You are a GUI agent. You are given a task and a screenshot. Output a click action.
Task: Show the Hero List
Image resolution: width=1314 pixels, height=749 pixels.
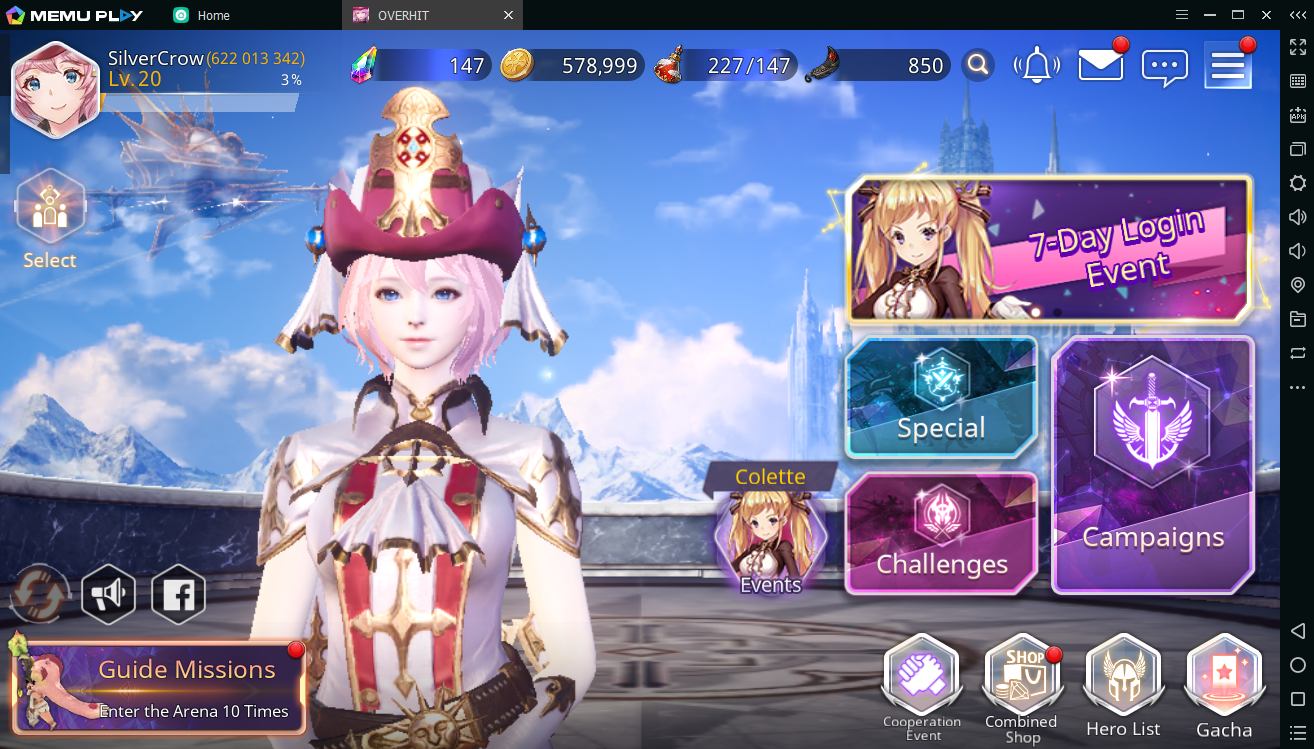click(1123, 688)
